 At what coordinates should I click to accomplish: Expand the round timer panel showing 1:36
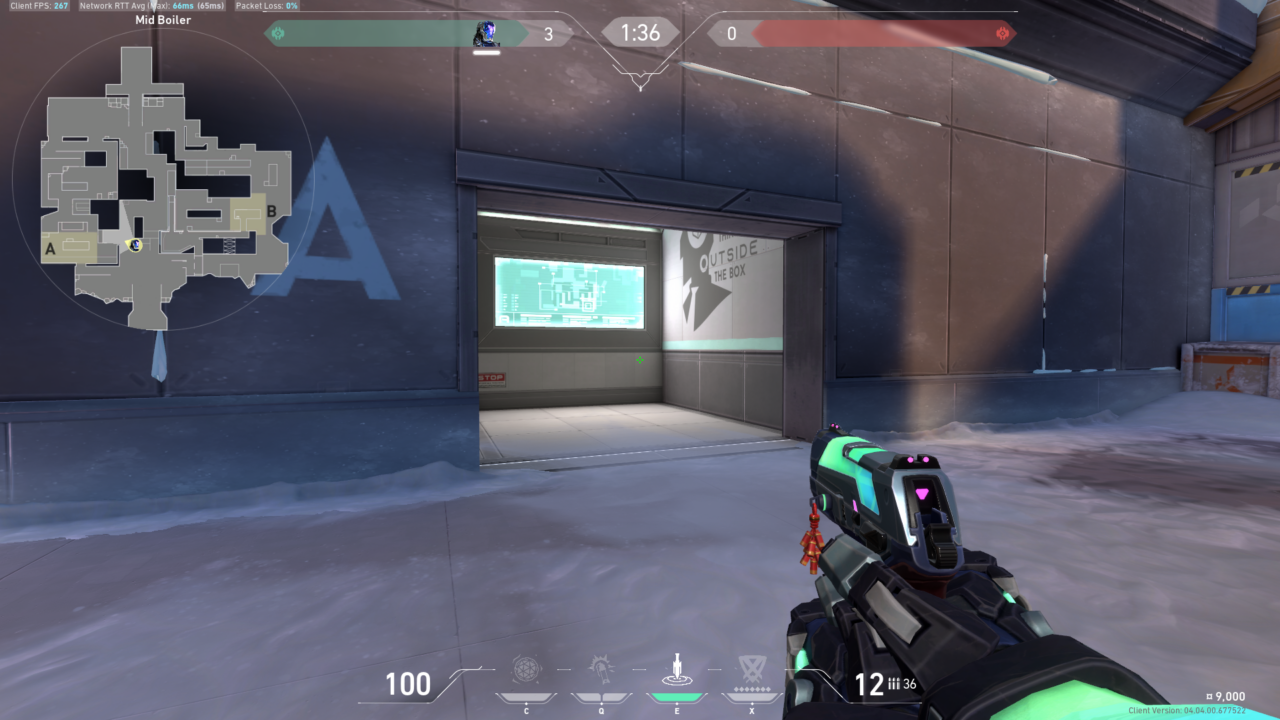click(x=640, y=33)
